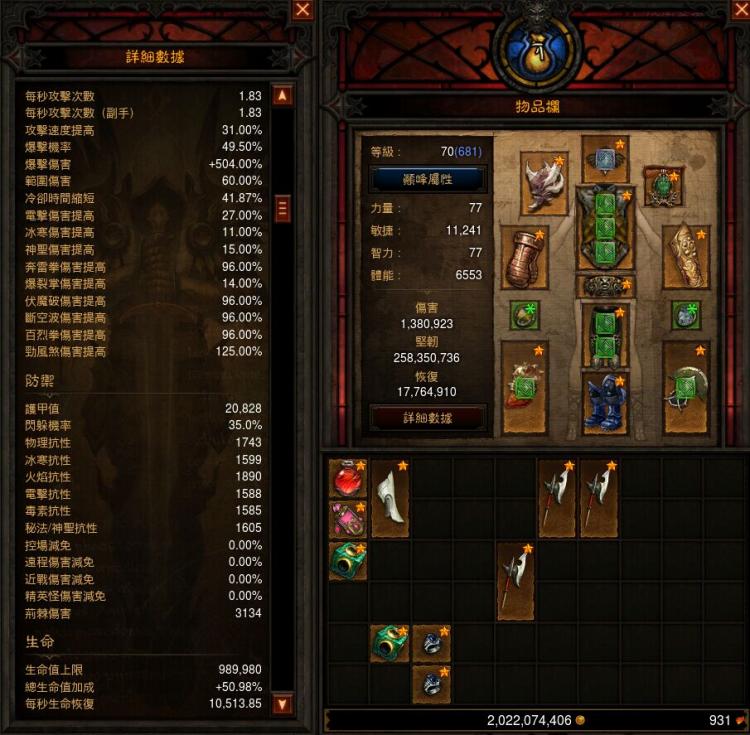Select the equipped amulet slot

point(663,186)
